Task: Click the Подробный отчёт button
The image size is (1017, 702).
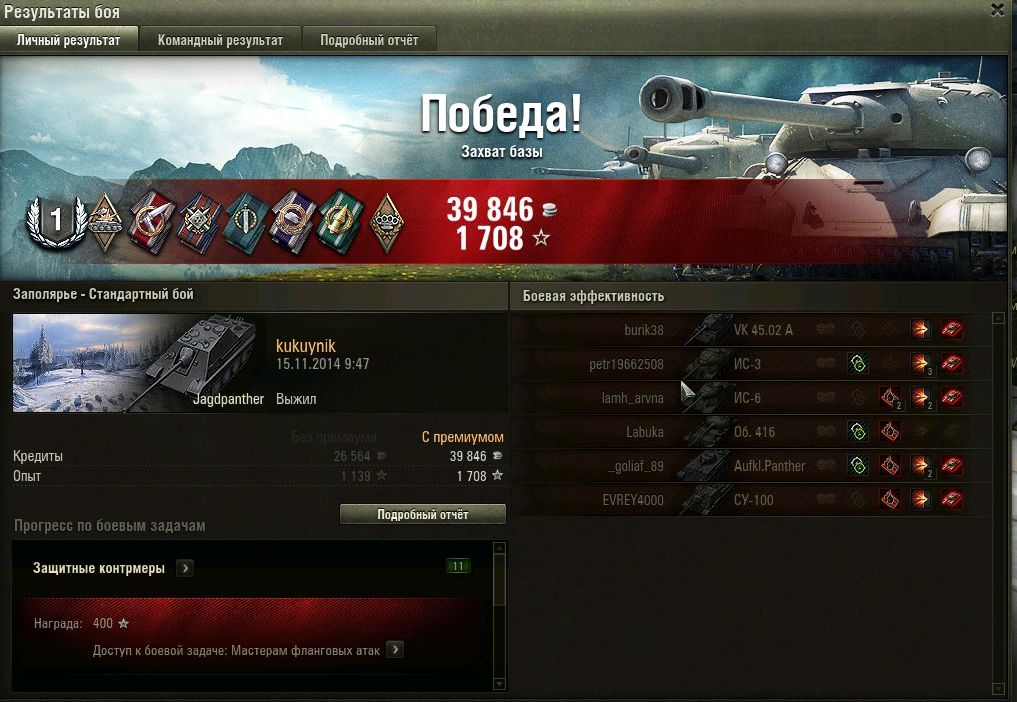Action: tap(422, 514)
